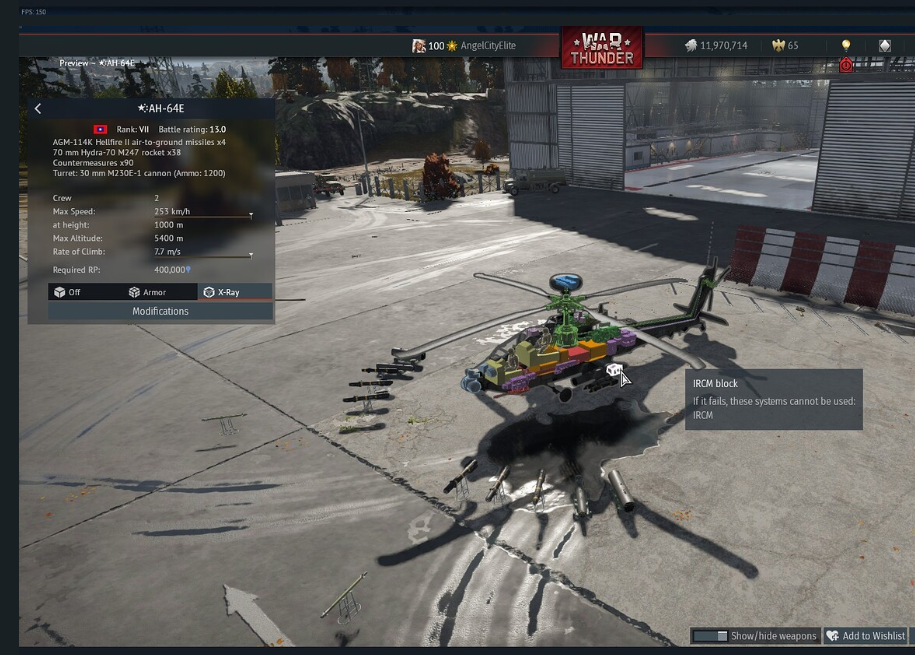Screen dimensions: 915x655
Task: Open the Golden Eagles store
Action: pyautogui.click(x=785, y=46)
